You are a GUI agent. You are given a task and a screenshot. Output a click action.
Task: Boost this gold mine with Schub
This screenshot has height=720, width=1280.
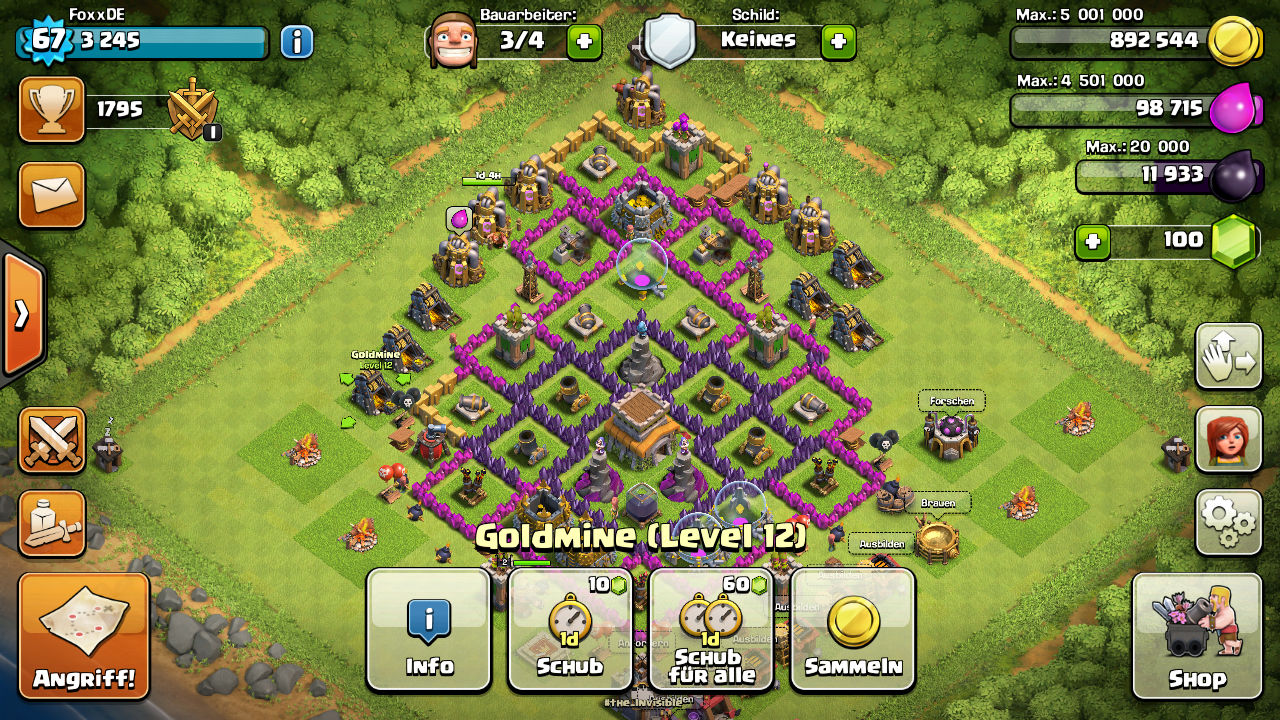click(570, 630)
